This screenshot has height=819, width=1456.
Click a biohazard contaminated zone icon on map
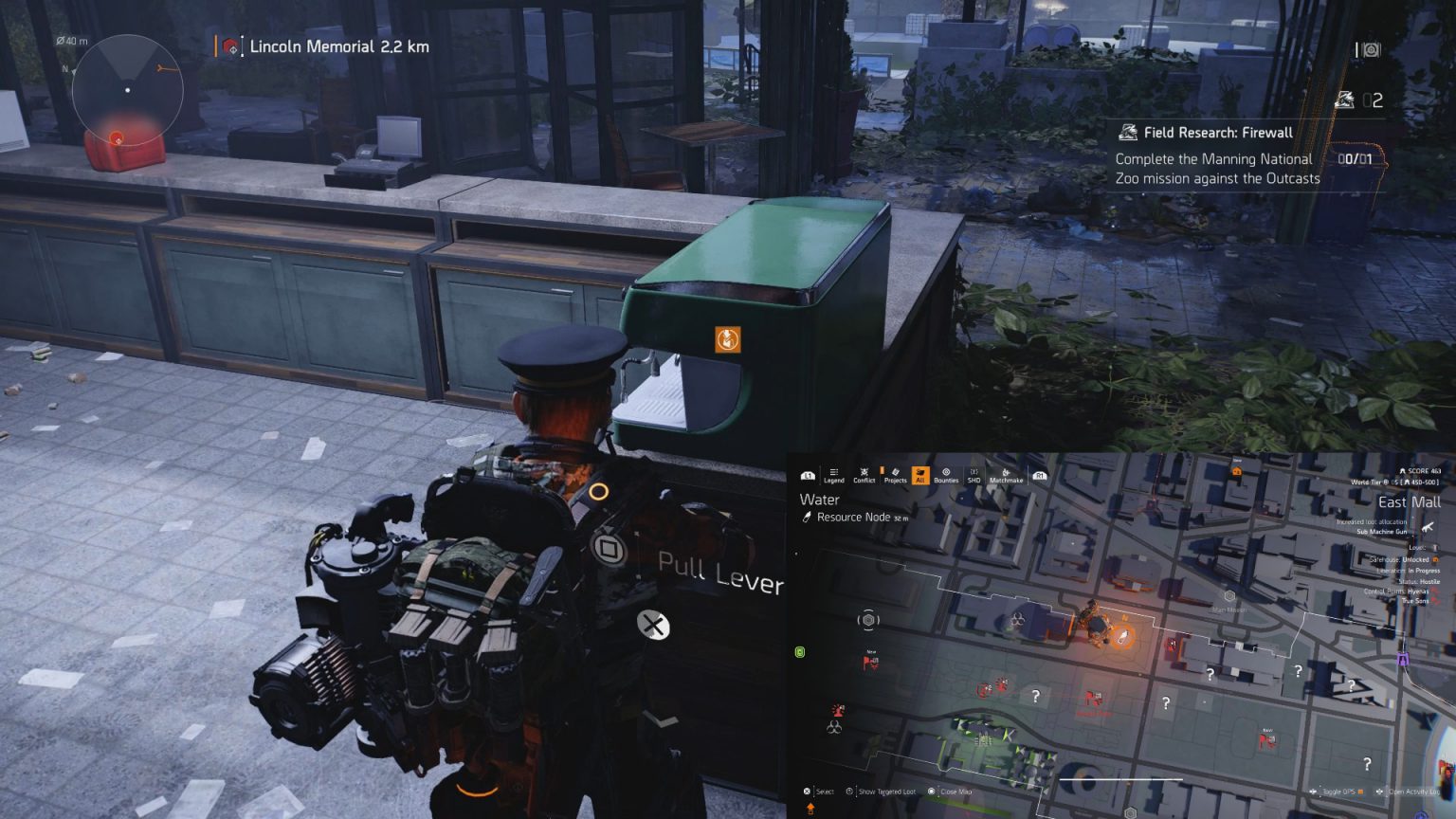point(1018,619)
